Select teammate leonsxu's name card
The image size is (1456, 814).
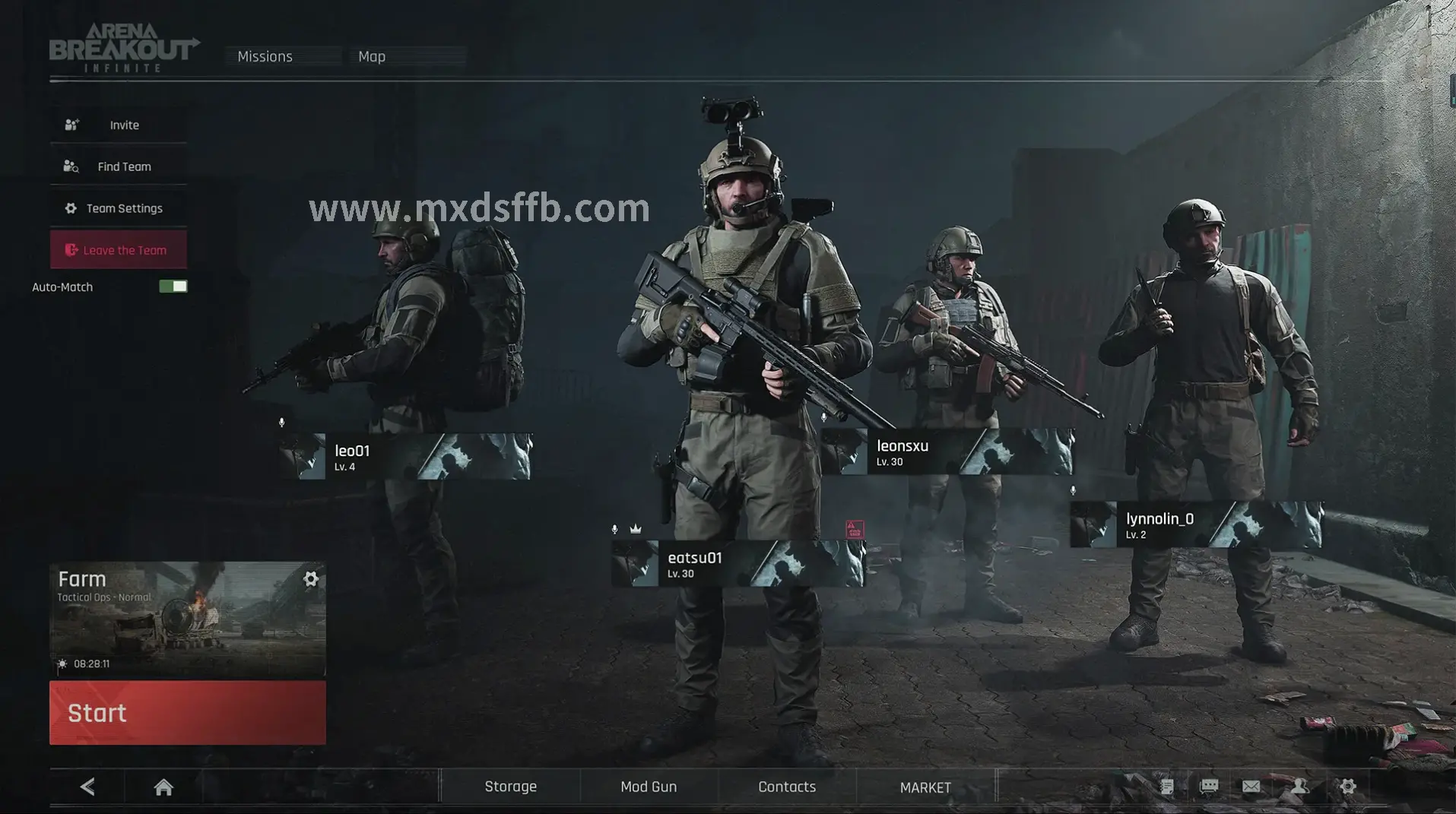tap(947, 452)
